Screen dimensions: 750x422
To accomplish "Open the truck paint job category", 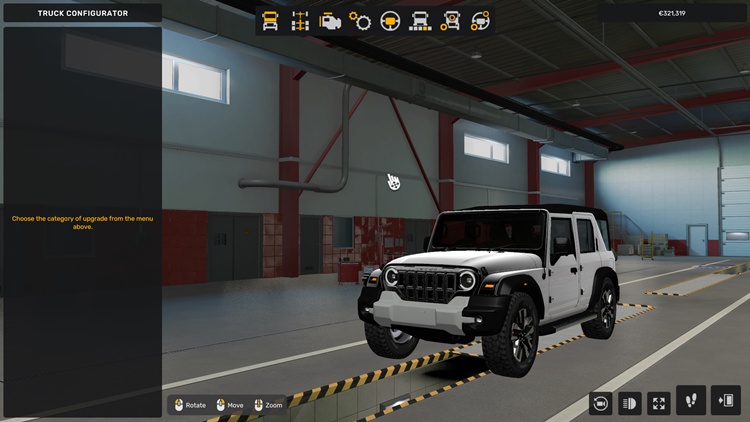I will point(420,20).
